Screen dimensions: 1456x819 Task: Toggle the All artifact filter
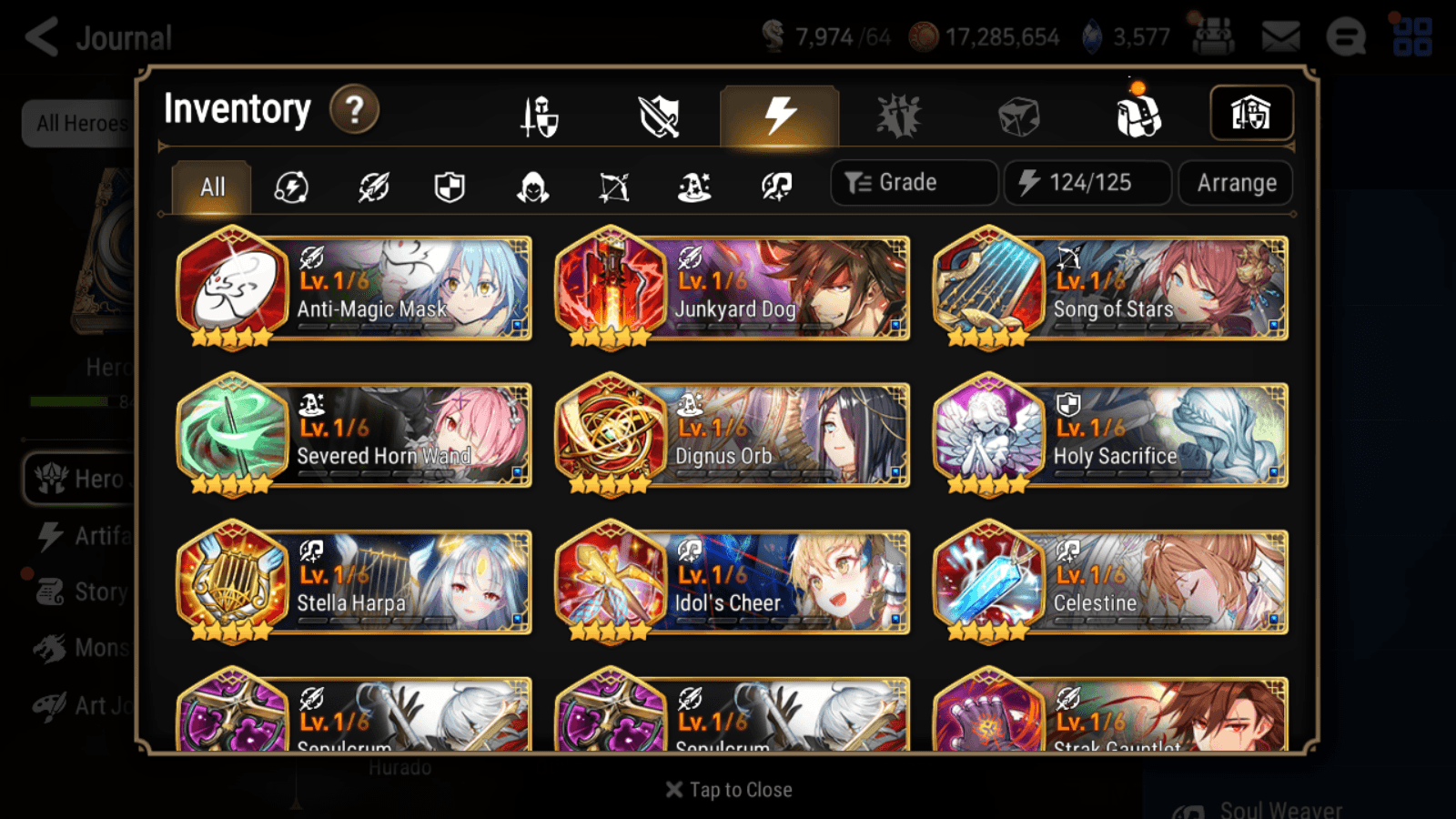(x=211, y=187)
